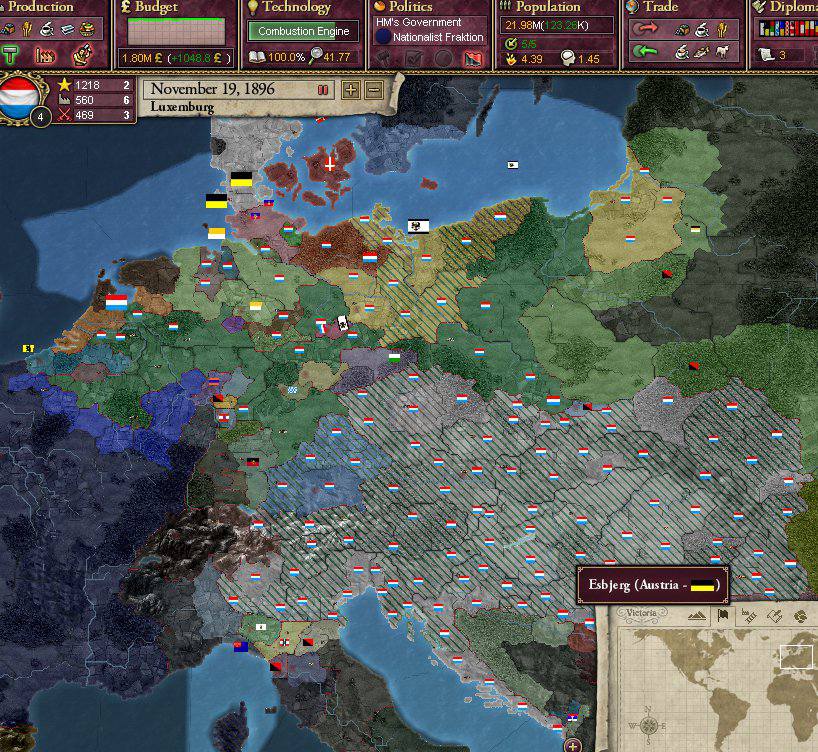
Task: Switch to terrain map mode (mountain icon)
Action: 698,616
